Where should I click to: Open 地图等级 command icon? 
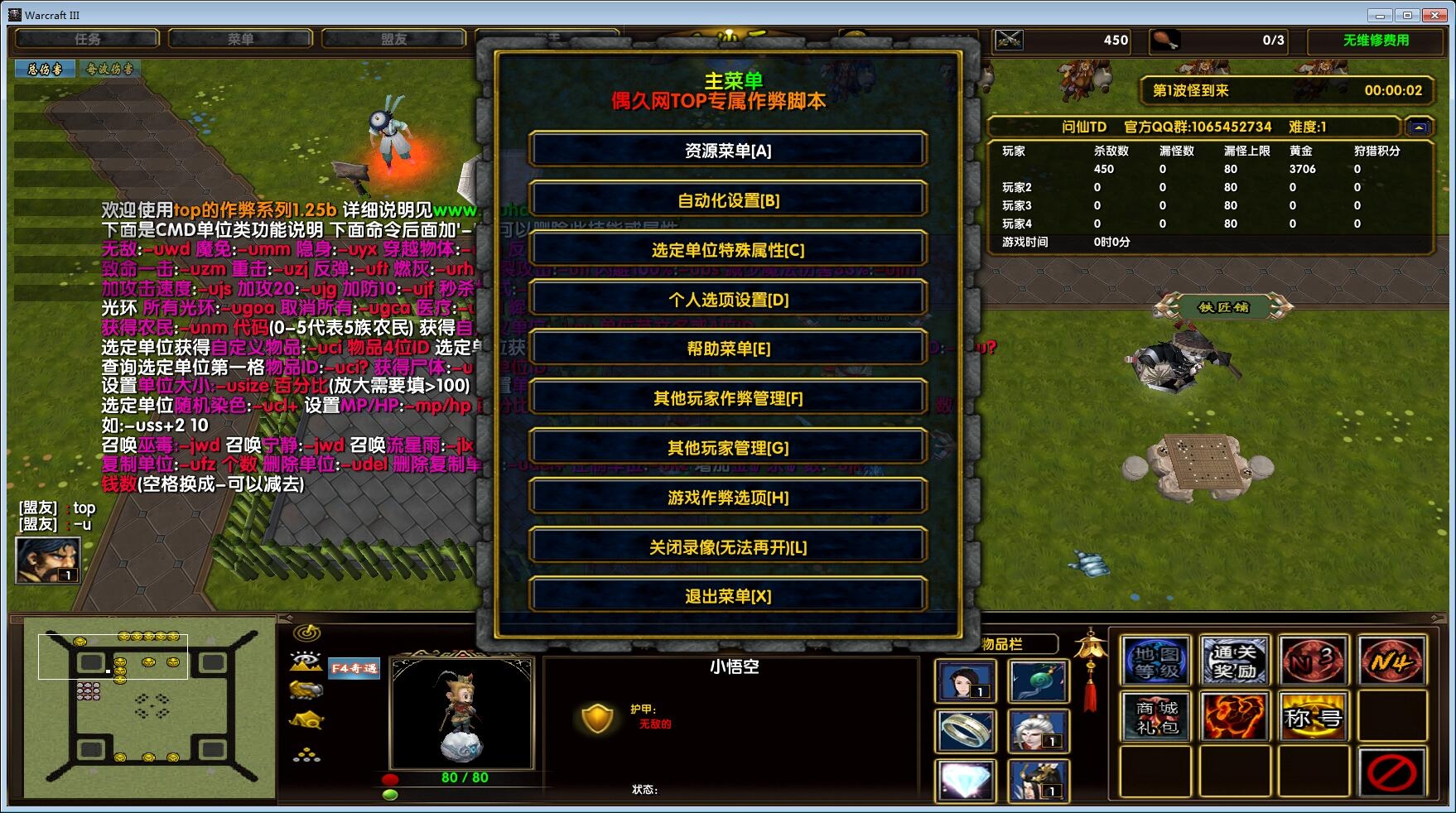1156,661
